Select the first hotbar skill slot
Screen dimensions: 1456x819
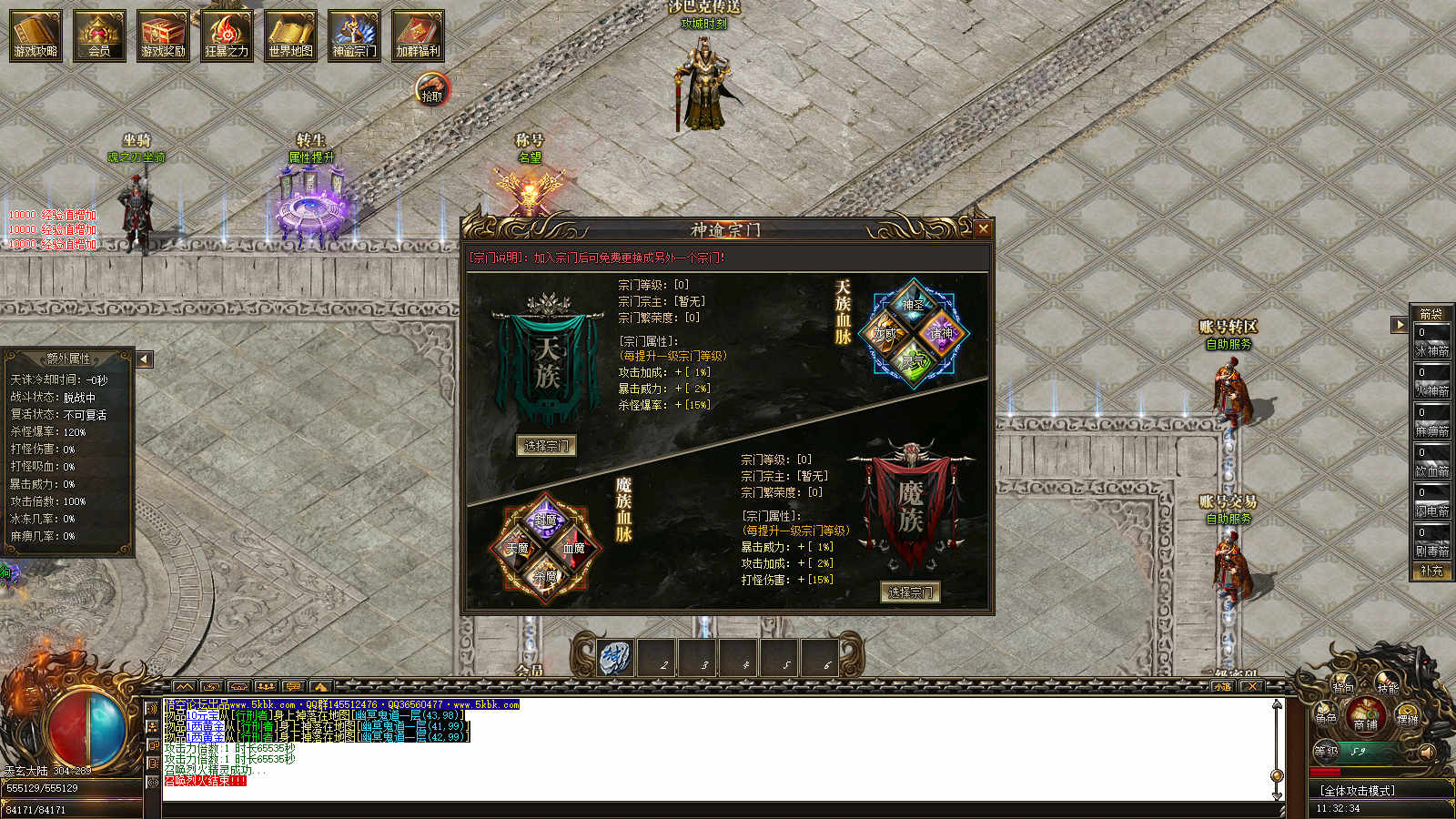[615, 658]
